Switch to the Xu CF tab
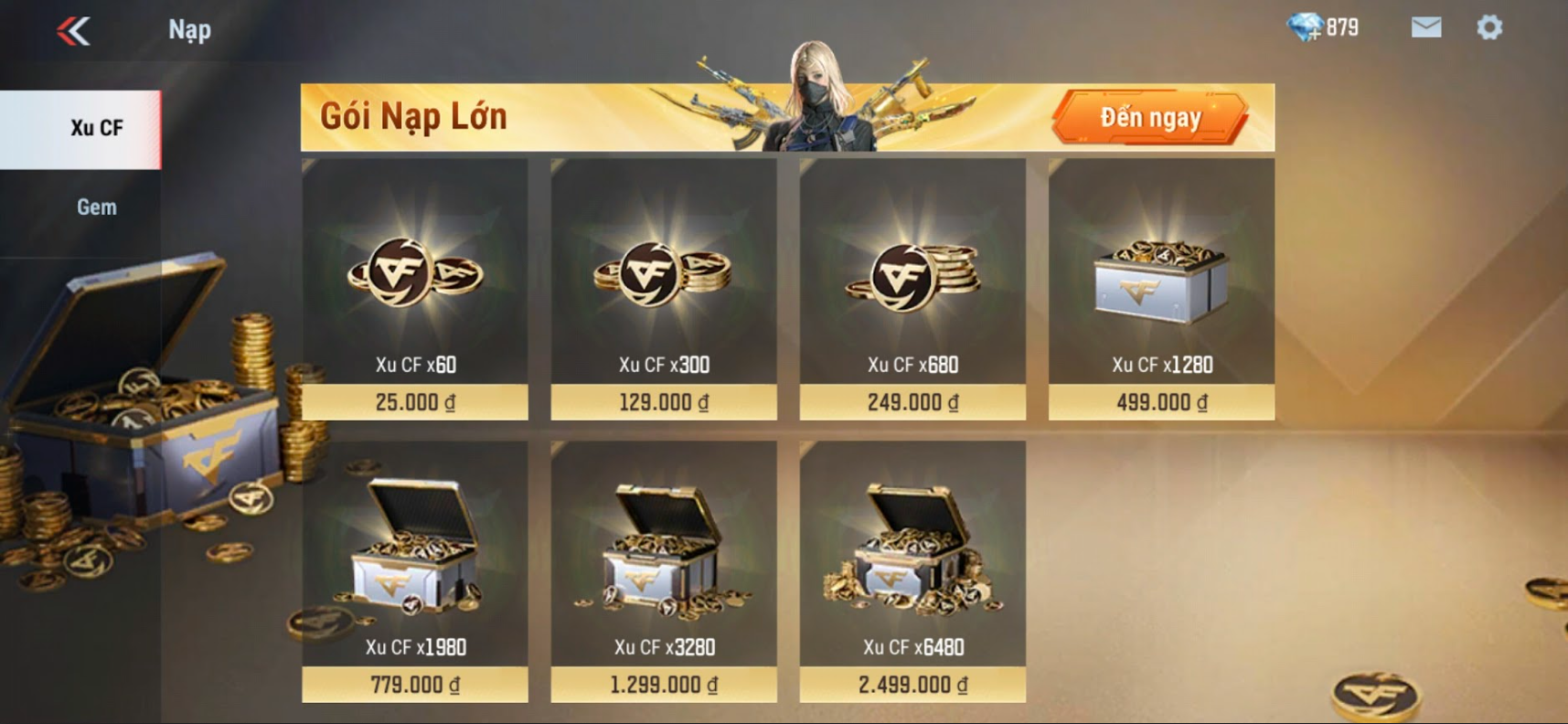This screenshot has width=1568, height=724. [x=96, y=128]
